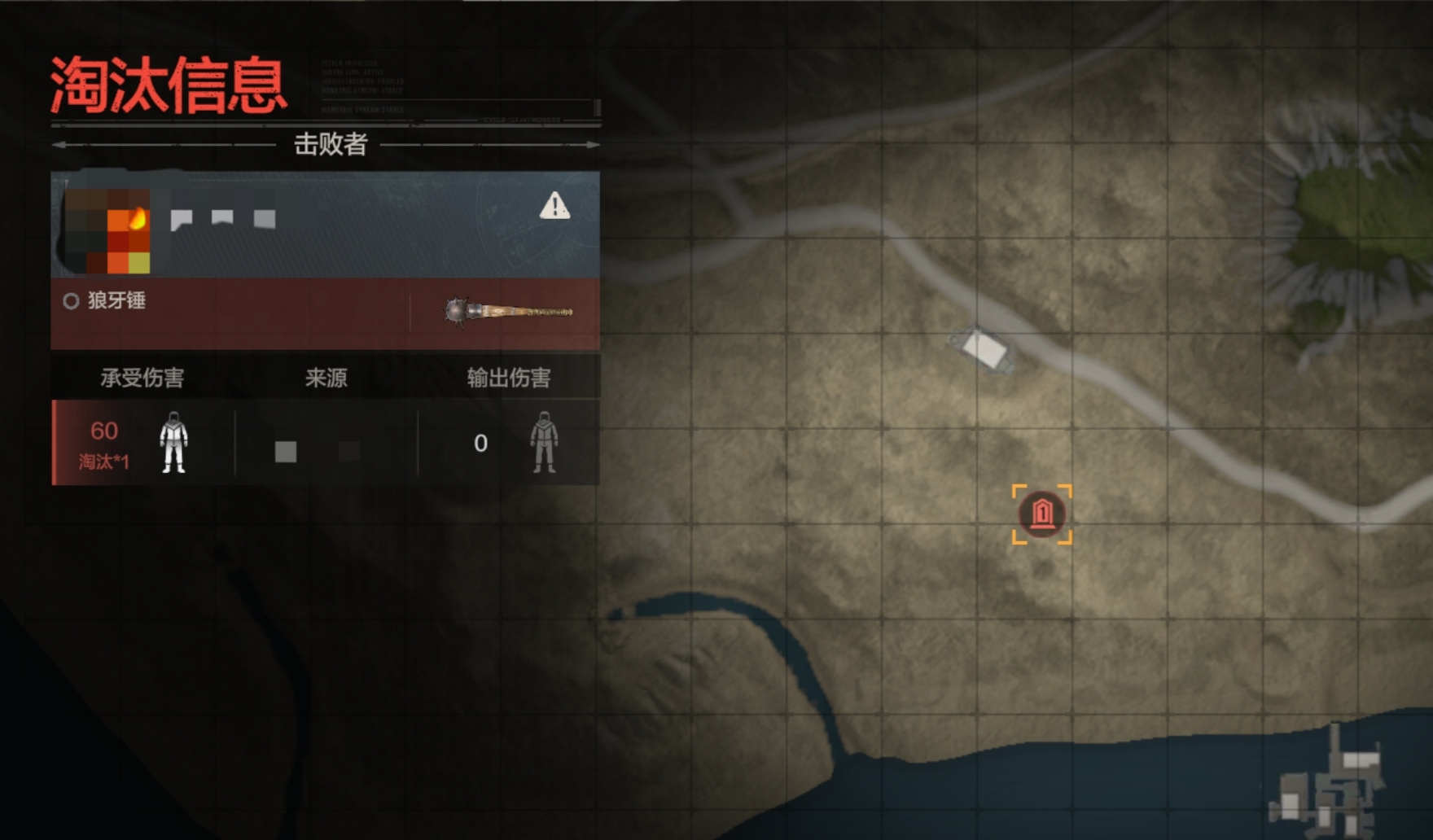Open the 输出伤害 damage dealt cell showing 0
The width and height of the screenshot is (1433, 840).
(509, 443)
